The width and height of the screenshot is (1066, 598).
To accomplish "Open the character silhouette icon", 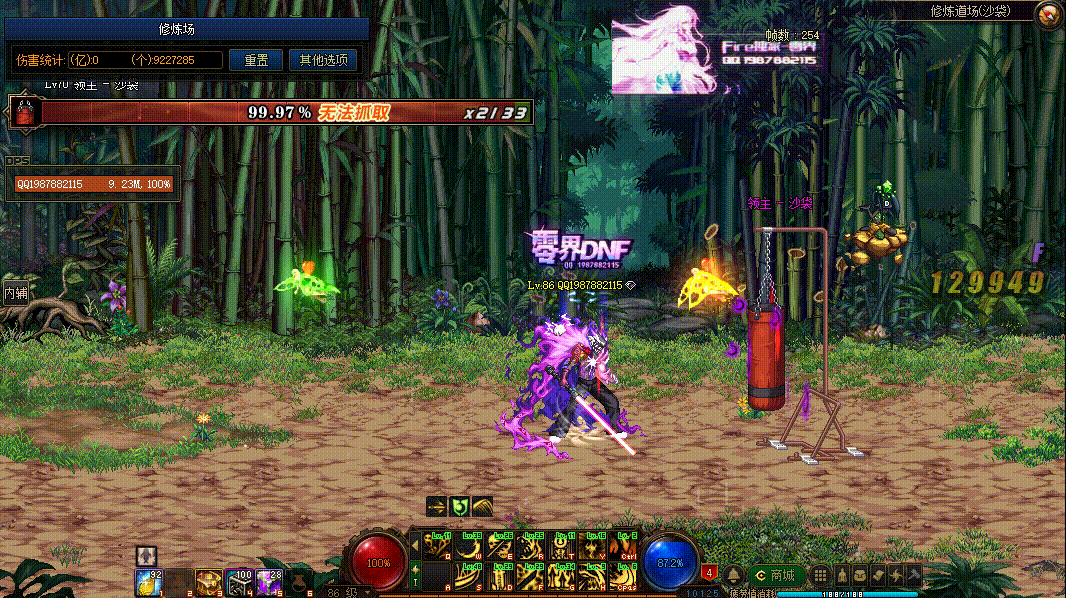I will pos(840,575).
